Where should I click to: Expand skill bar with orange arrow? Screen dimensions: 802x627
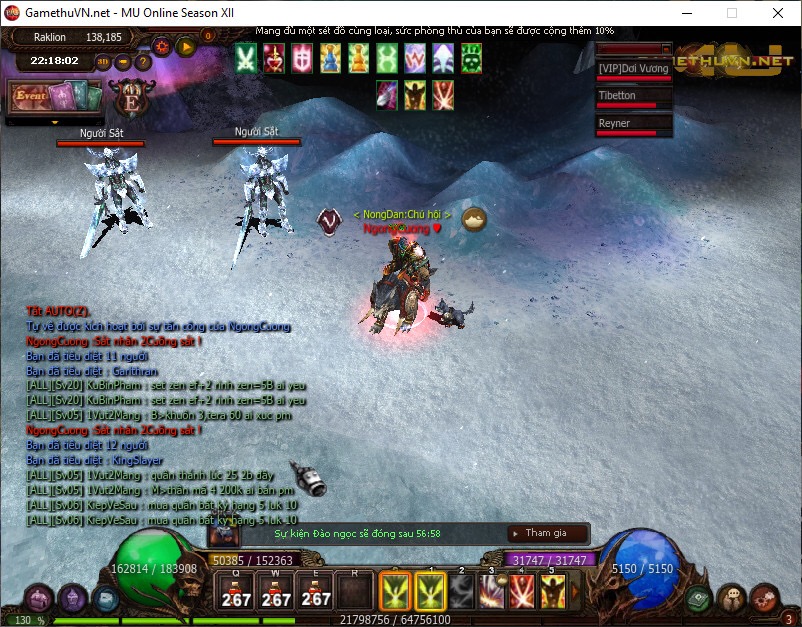click(577, 590)
